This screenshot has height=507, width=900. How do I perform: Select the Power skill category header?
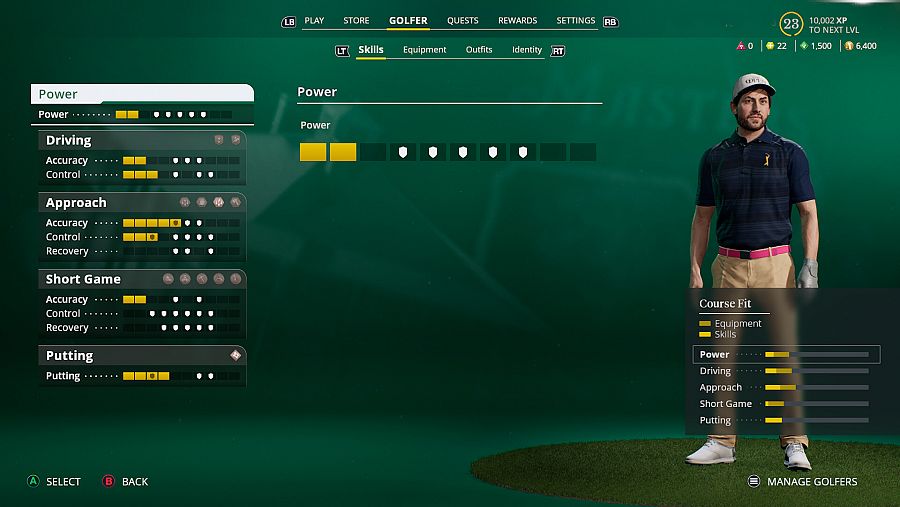coord(142,94)
